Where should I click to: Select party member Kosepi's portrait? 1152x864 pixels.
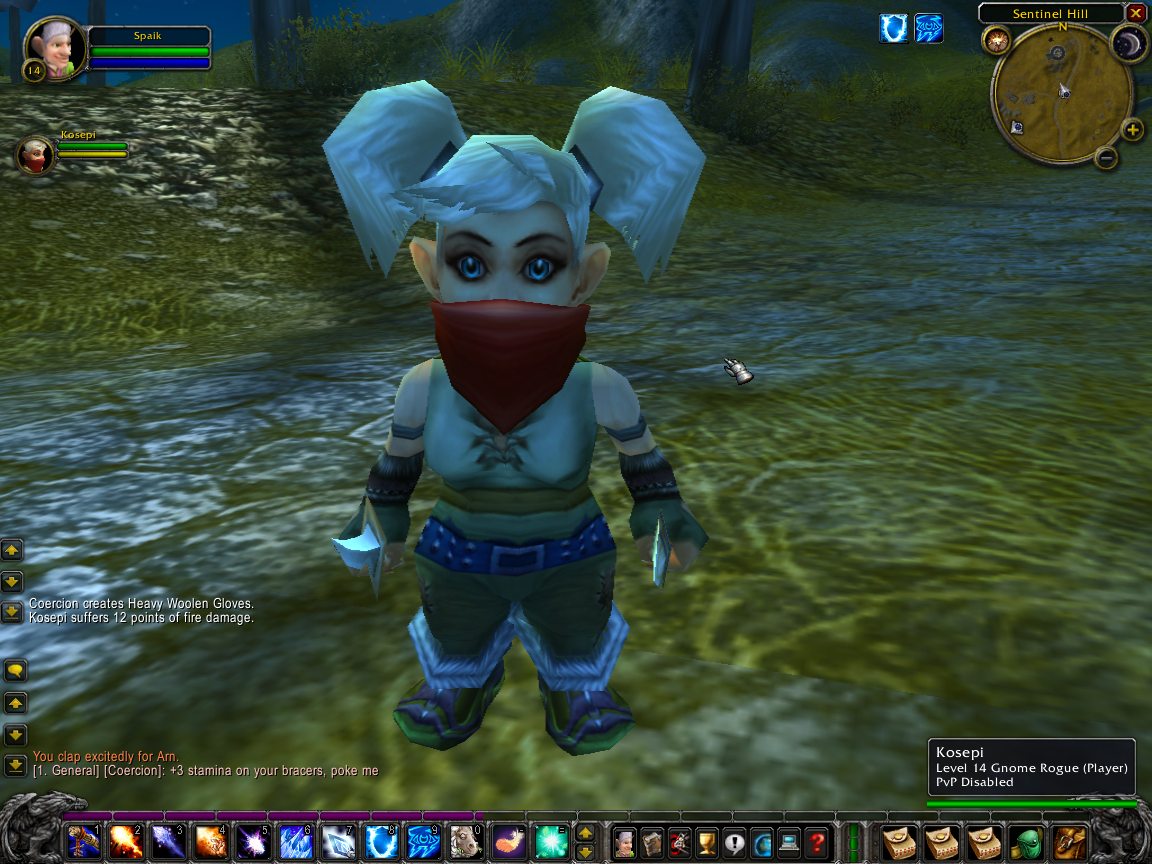pyautogui.click(x=36, y=154)
